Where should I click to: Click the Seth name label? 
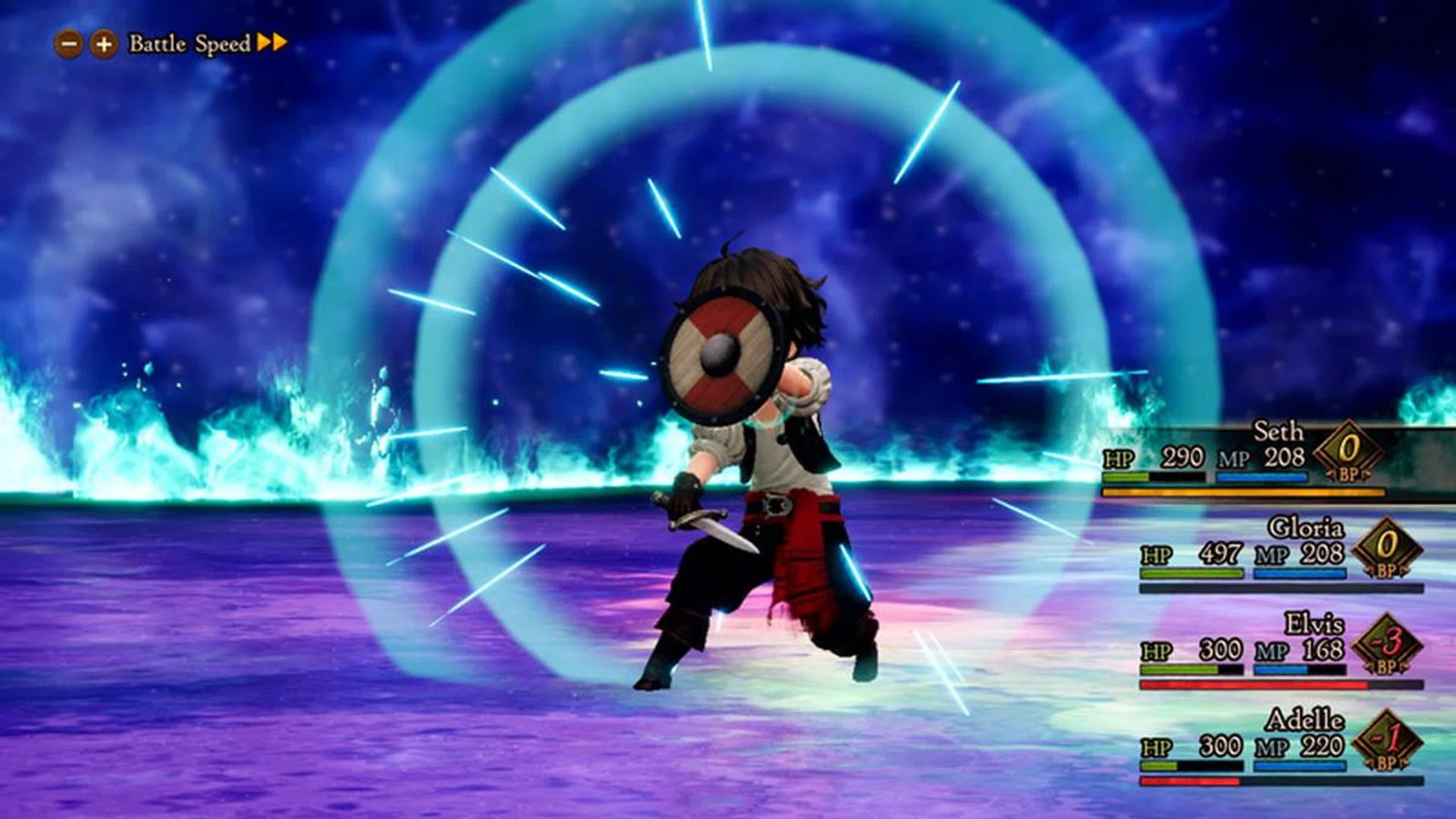pos(1279,431)
